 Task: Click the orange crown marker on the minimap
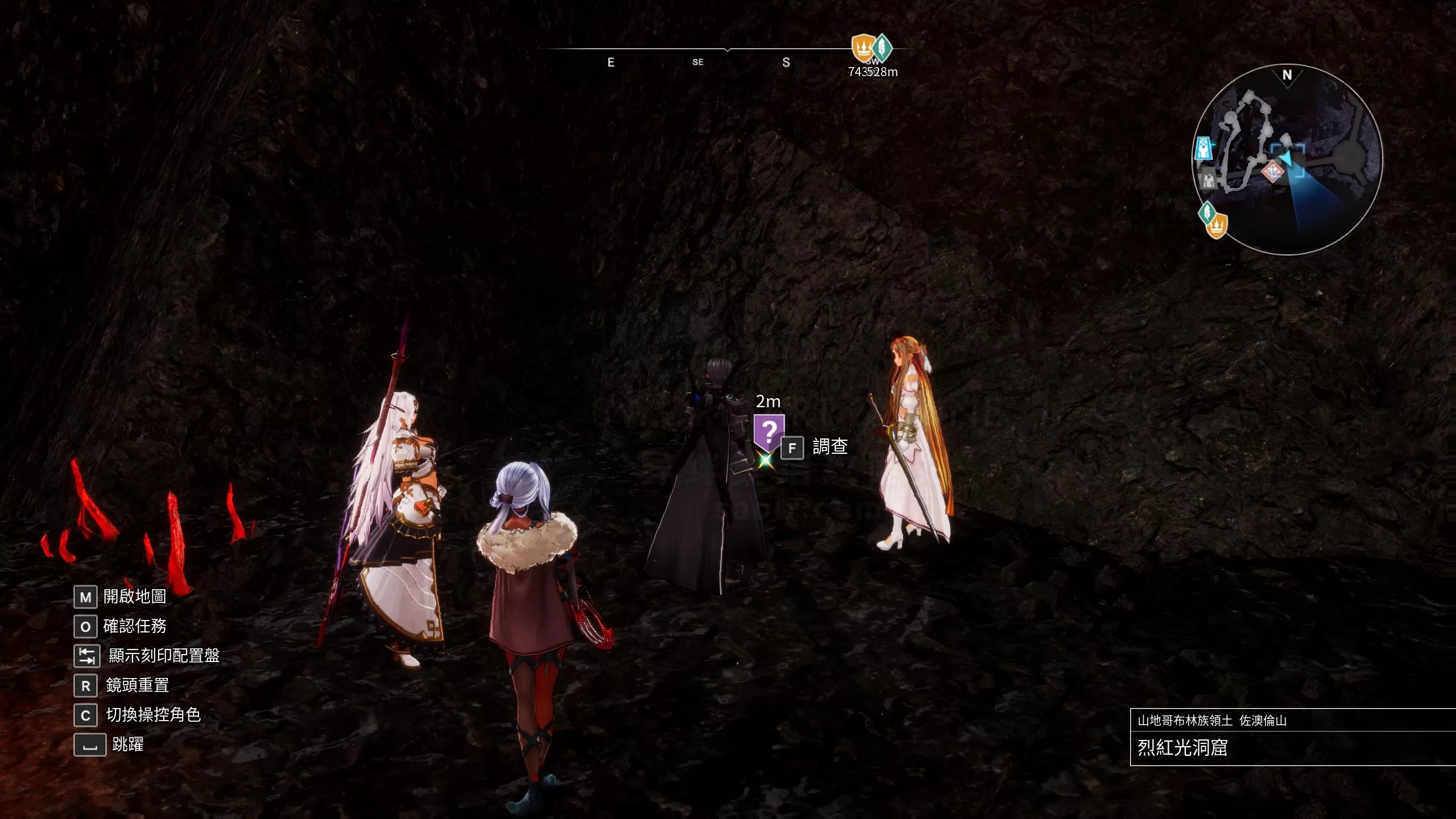1217,226
